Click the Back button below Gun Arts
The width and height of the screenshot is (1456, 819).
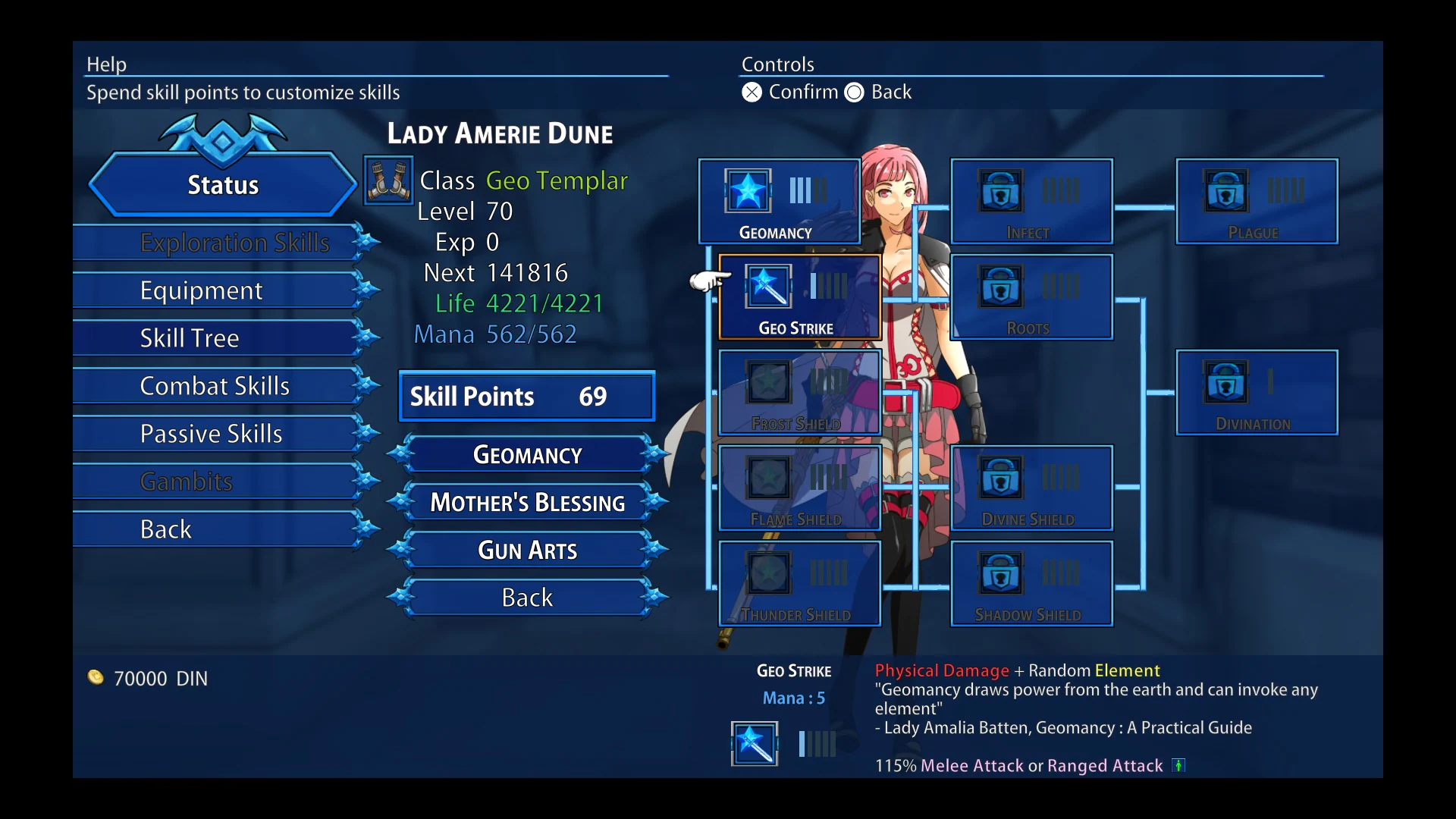tap(527, 597)
